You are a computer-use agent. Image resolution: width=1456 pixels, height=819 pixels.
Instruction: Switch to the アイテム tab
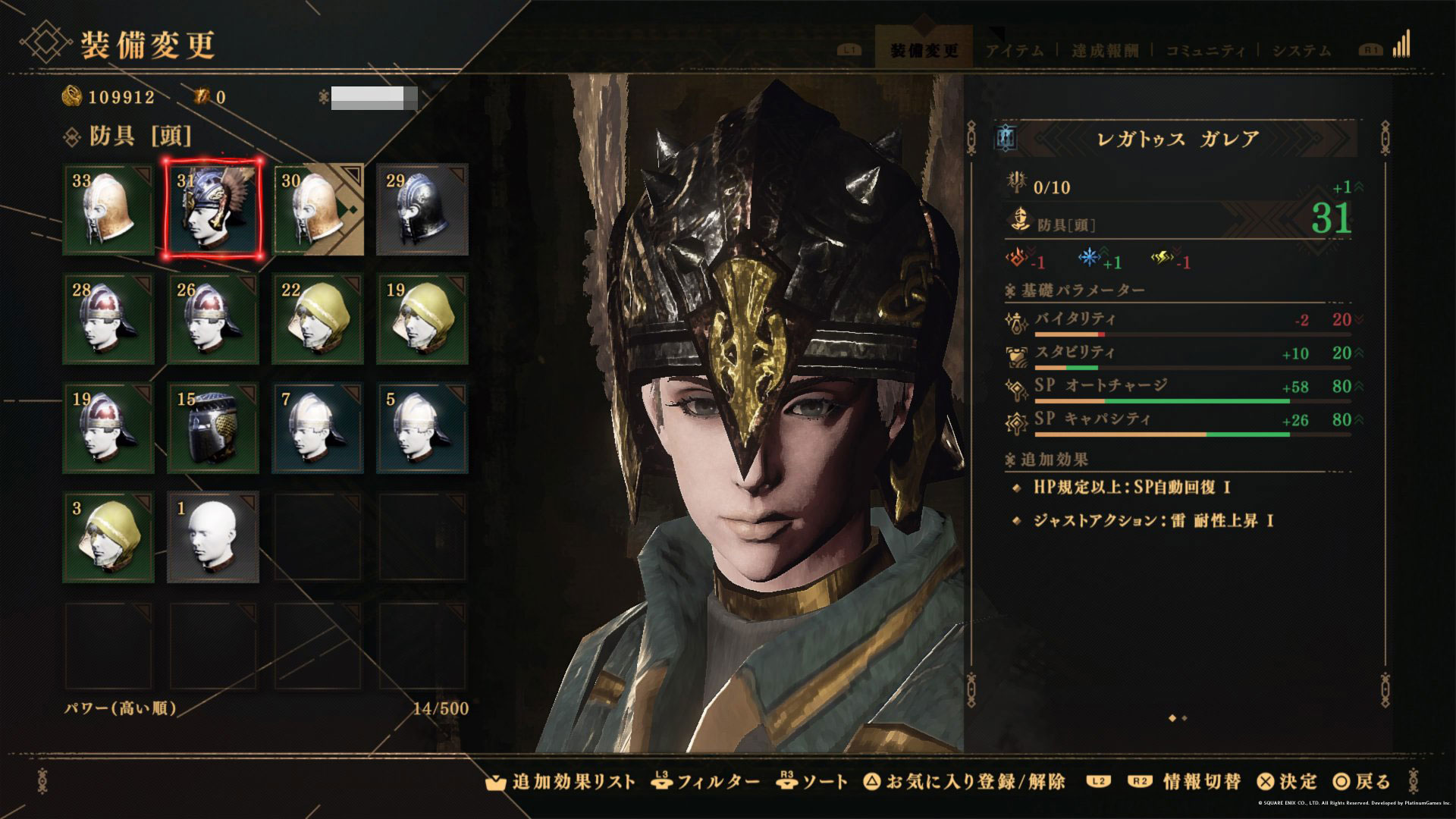click(x=1015, y=51)
